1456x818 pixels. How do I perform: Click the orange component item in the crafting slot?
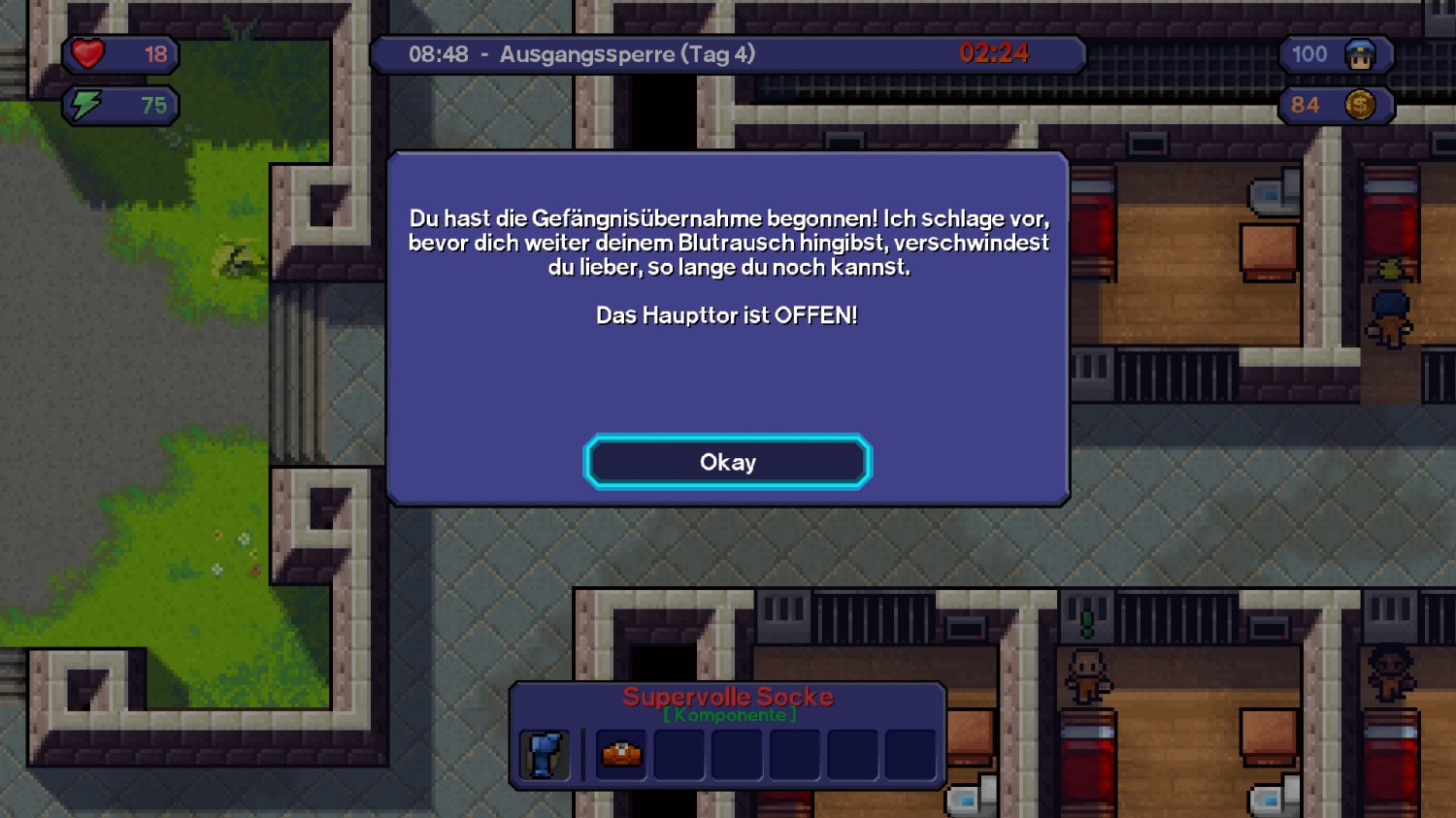coord(620,755)
